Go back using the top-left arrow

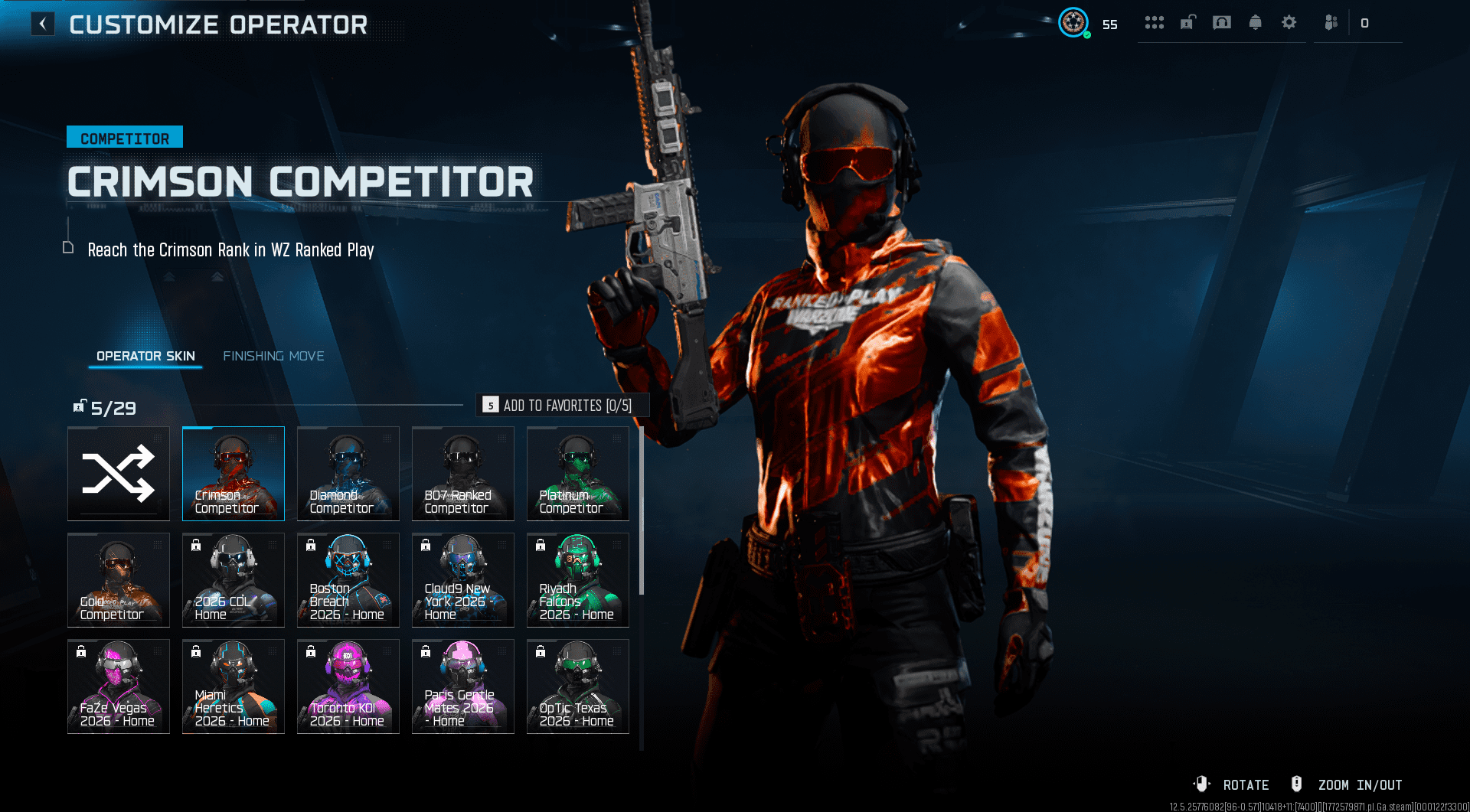(43, 24)
